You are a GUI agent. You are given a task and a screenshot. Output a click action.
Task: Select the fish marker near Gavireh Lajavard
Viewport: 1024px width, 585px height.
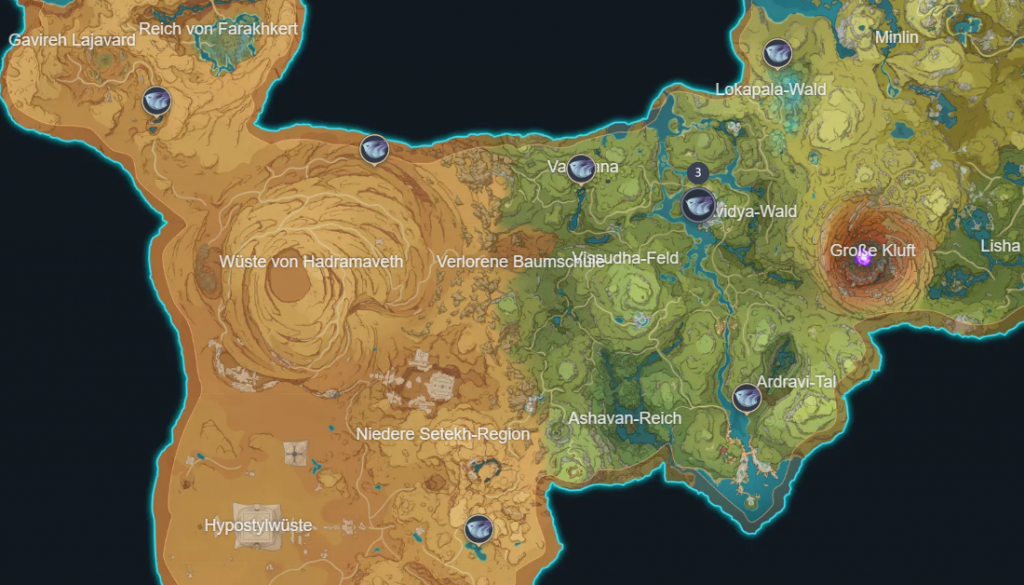156,101
